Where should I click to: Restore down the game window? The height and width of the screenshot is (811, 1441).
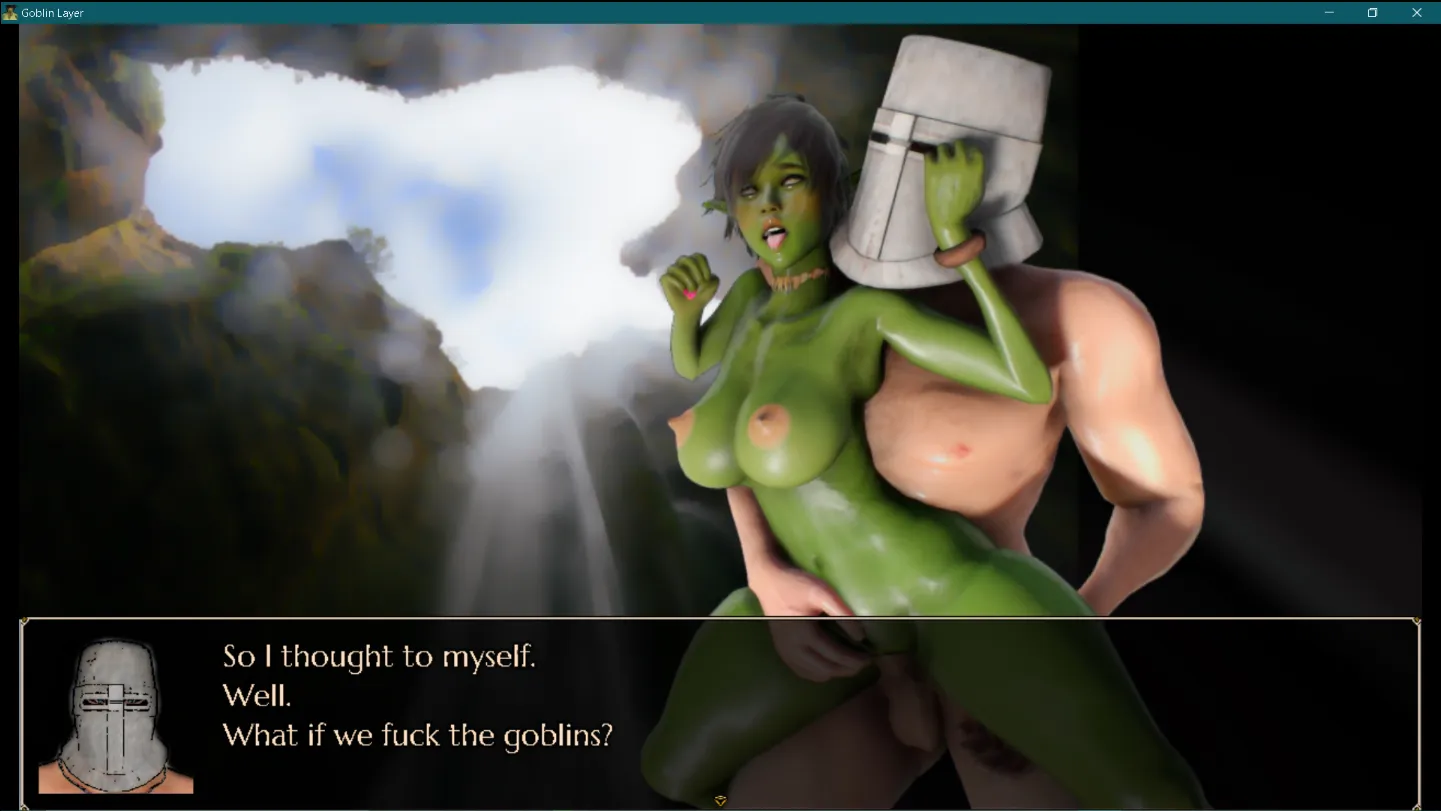coord(1373,13)
